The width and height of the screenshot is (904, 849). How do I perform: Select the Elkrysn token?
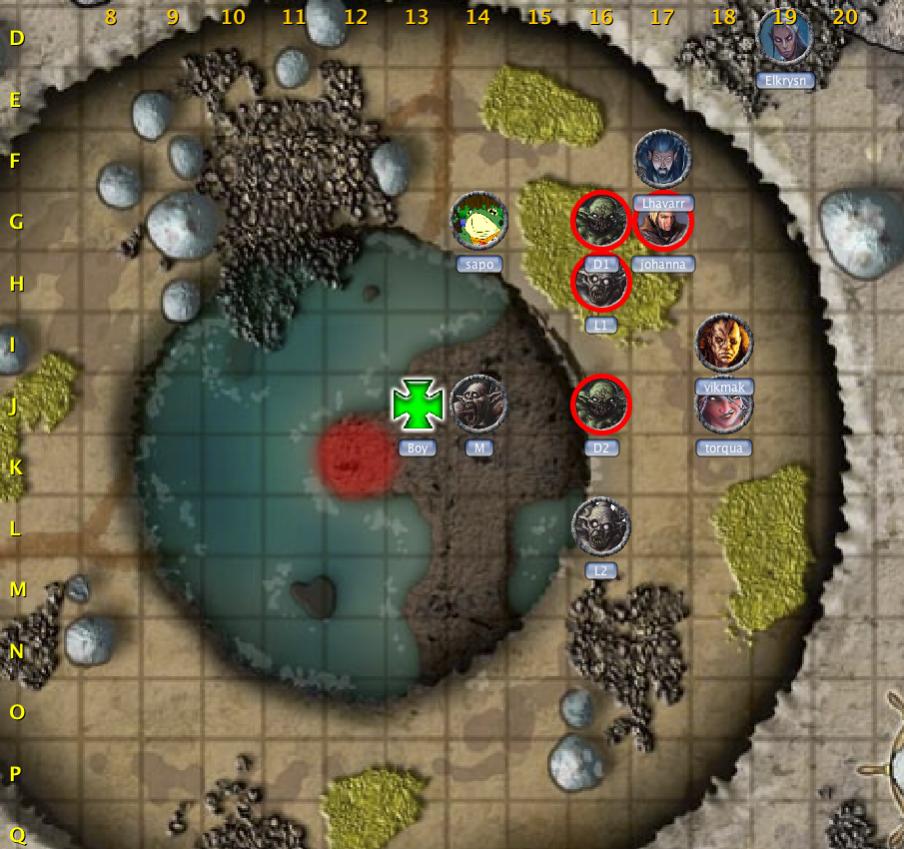pos(785,37)
